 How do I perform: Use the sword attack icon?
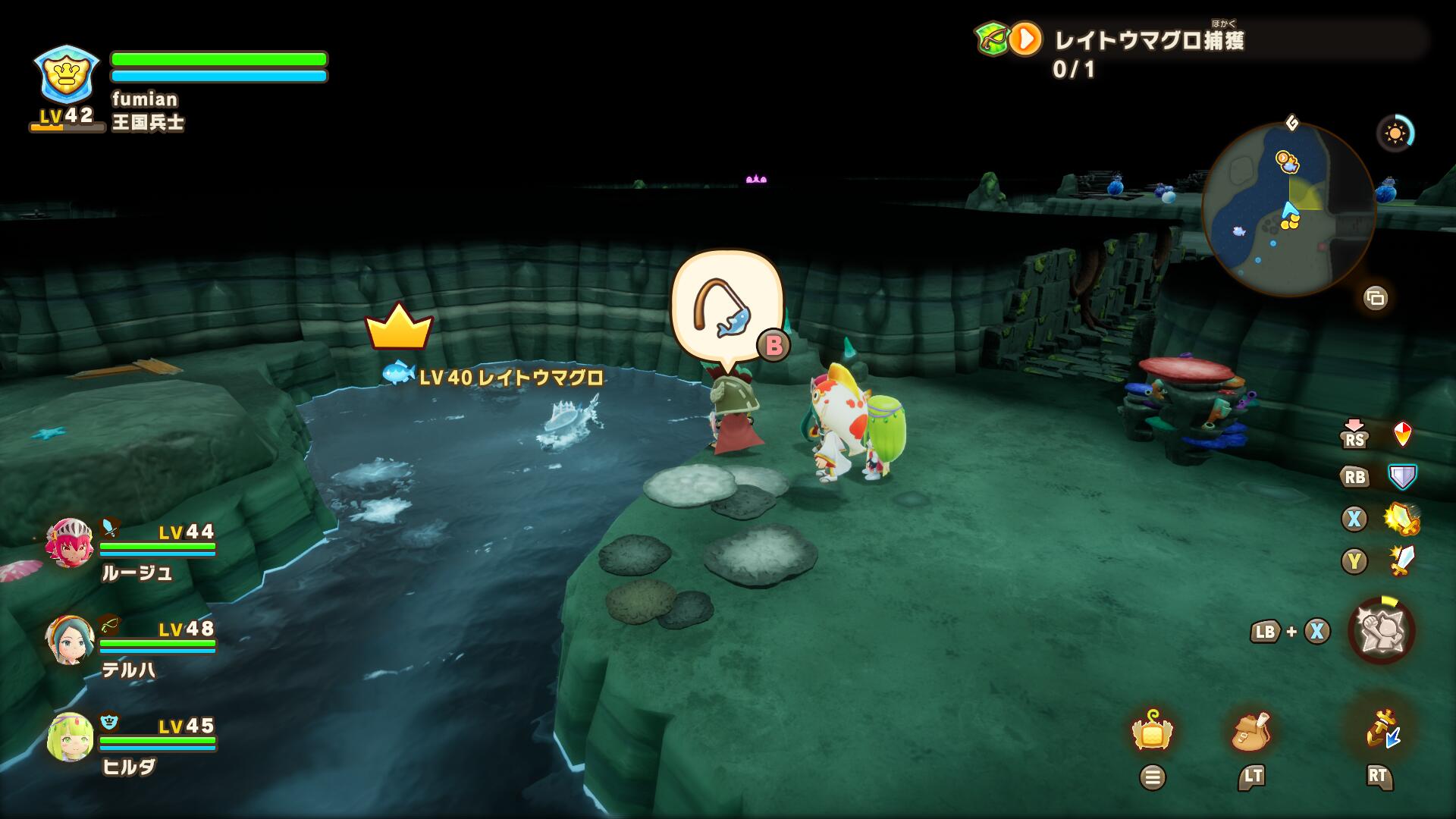pos(1401,561)
